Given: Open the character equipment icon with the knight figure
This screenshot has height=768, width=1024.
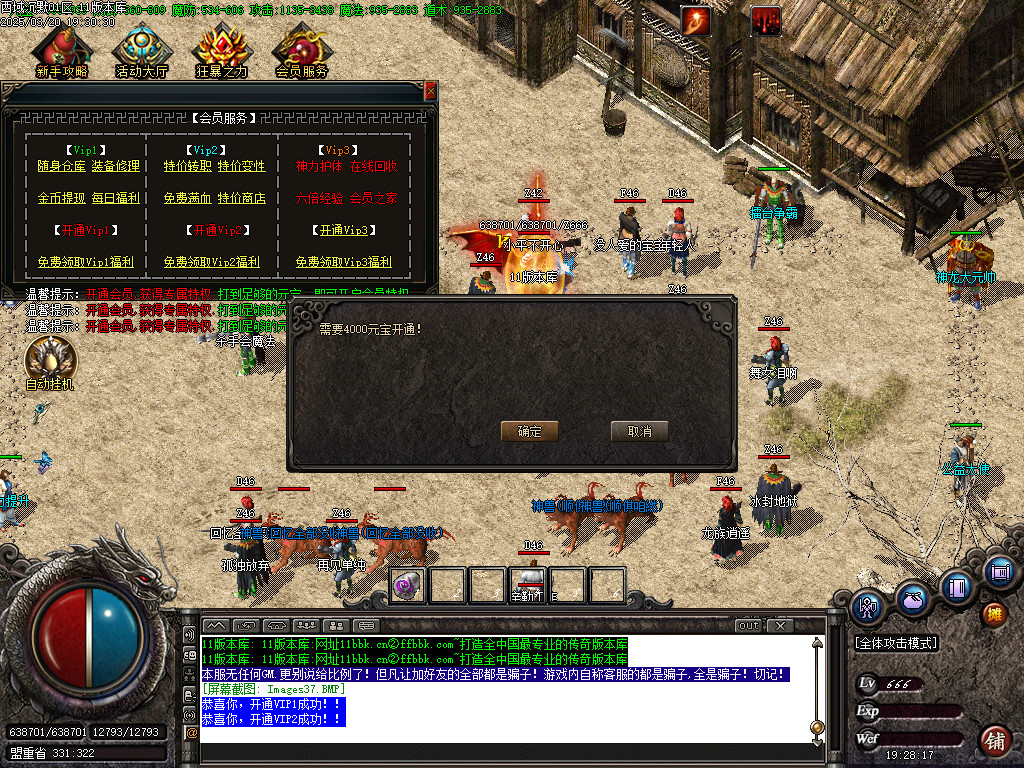Looking at the screenshot, I should [x=868, y=606].
